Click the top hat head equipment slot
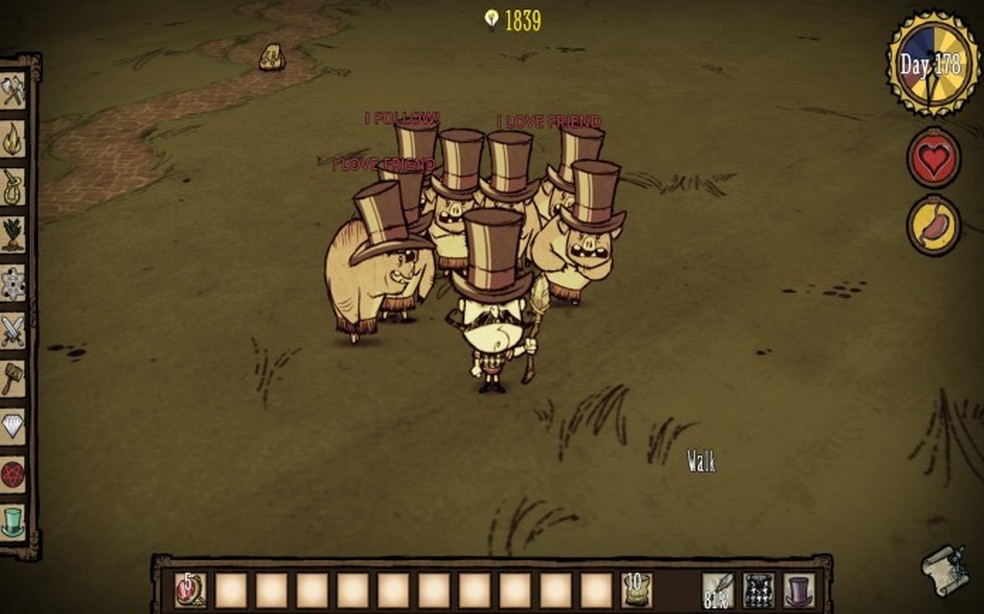Image resolution: width=984 pixels, height=614 pixels. pos(799,590)
